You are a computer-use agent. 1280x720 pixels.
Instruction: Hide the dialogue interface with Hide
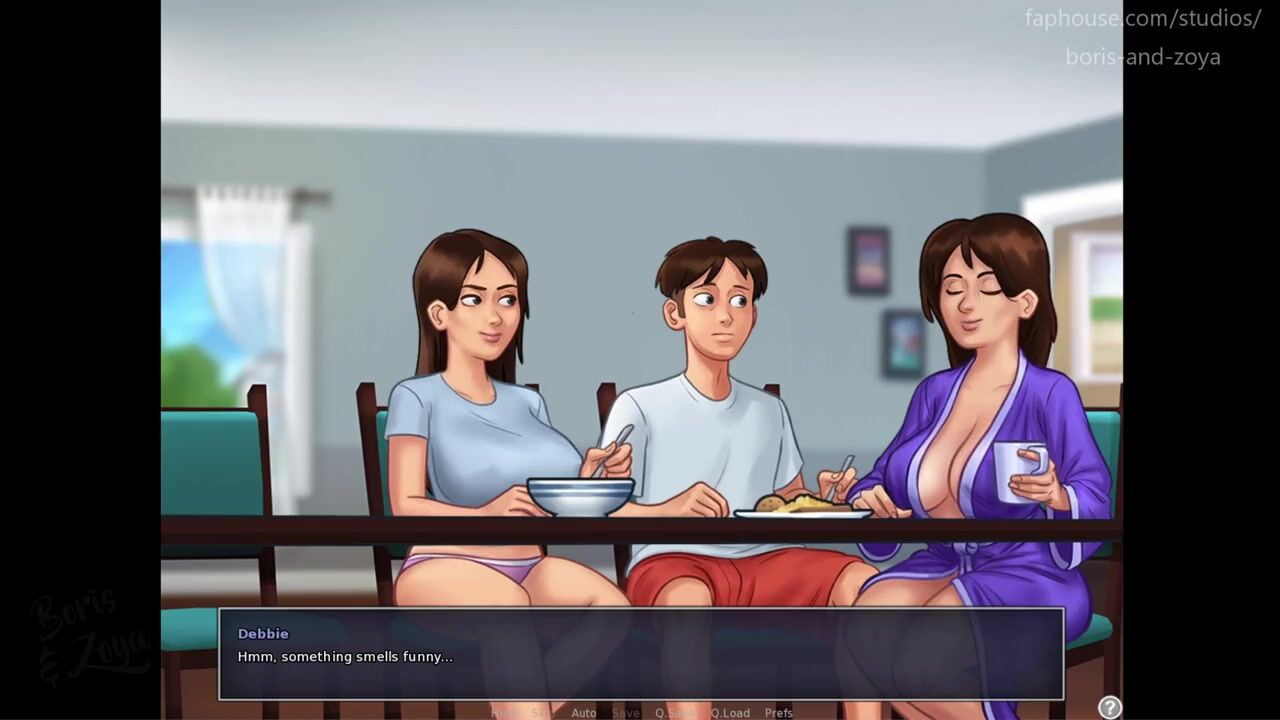pos(504,713)
